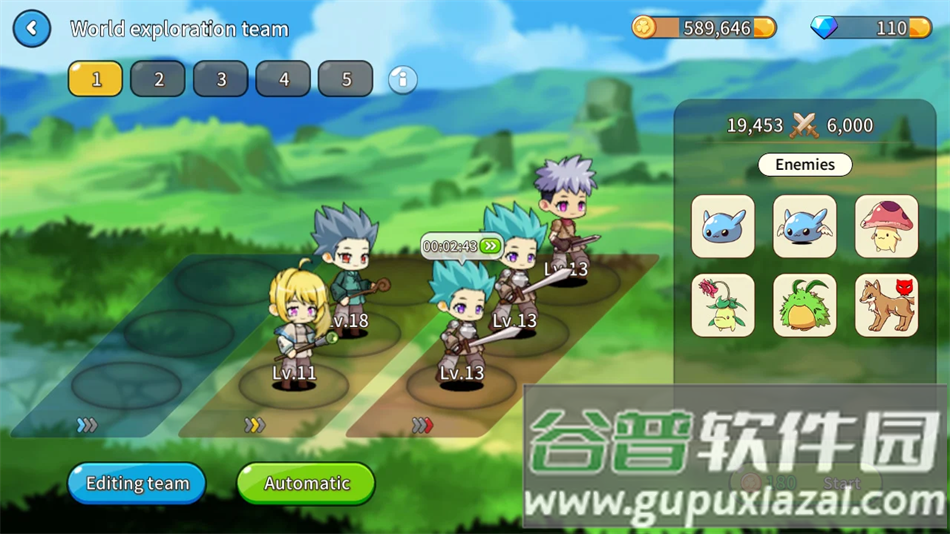Inspect the green leafy bush enemy tile

pyautogui.click(x=805, y=305)
